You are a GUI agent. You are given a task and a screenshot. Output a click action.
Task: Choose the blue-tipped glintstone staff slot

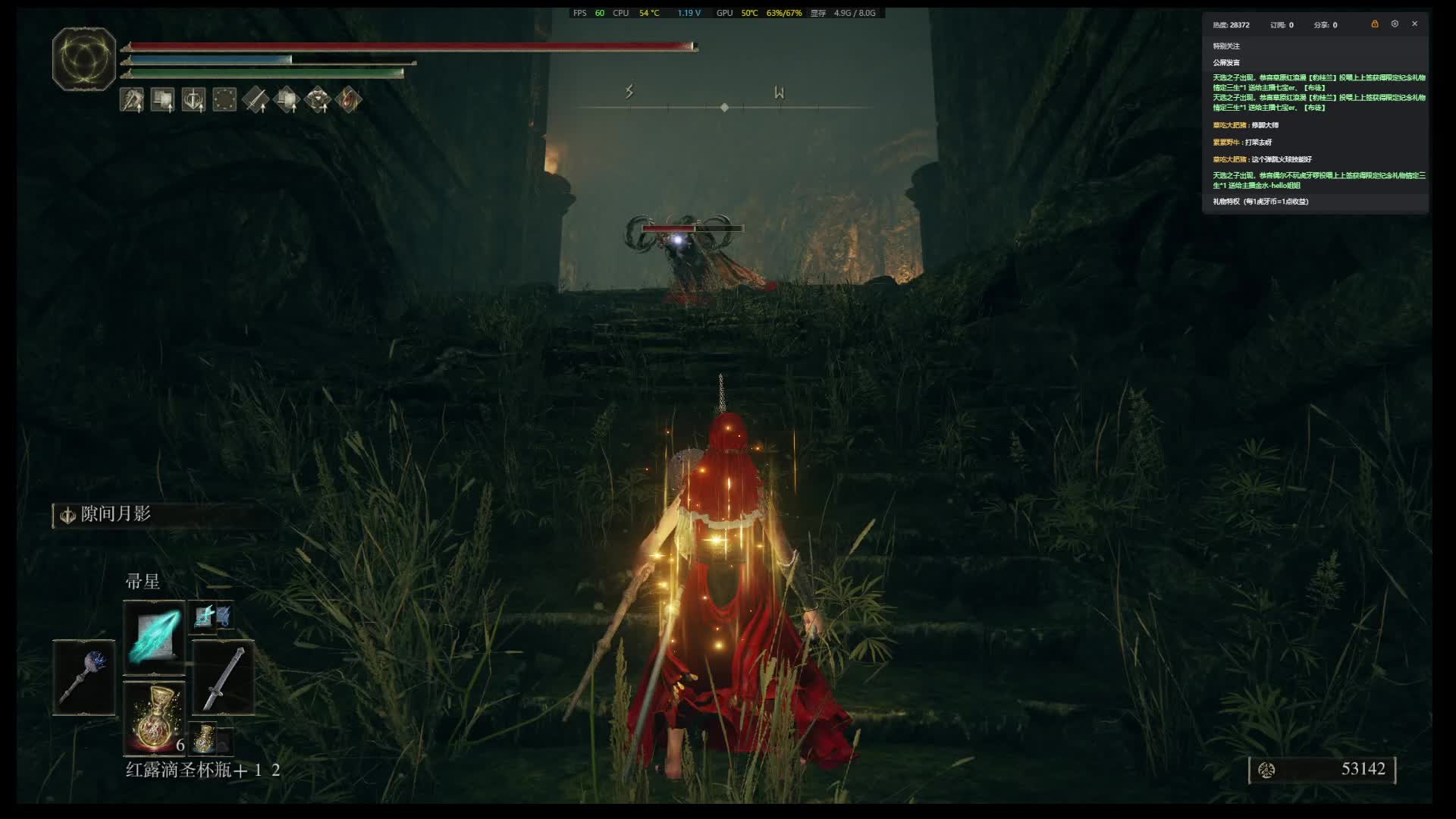pyautogui.click(x=84, y=677)
